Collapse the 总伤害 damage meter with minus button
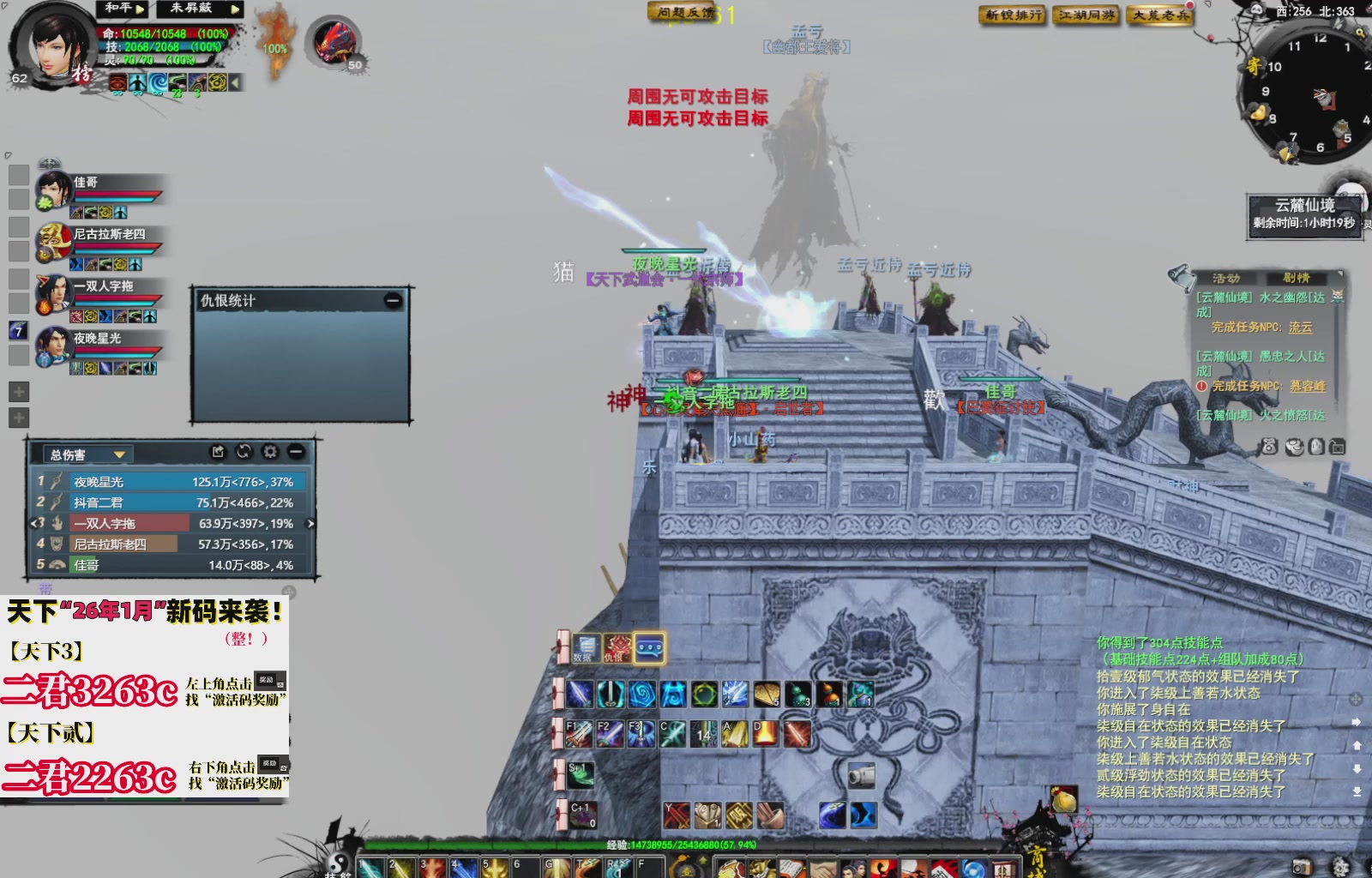Image resolution: width=1372 pixels, height=878 pixels. [295, 452]
